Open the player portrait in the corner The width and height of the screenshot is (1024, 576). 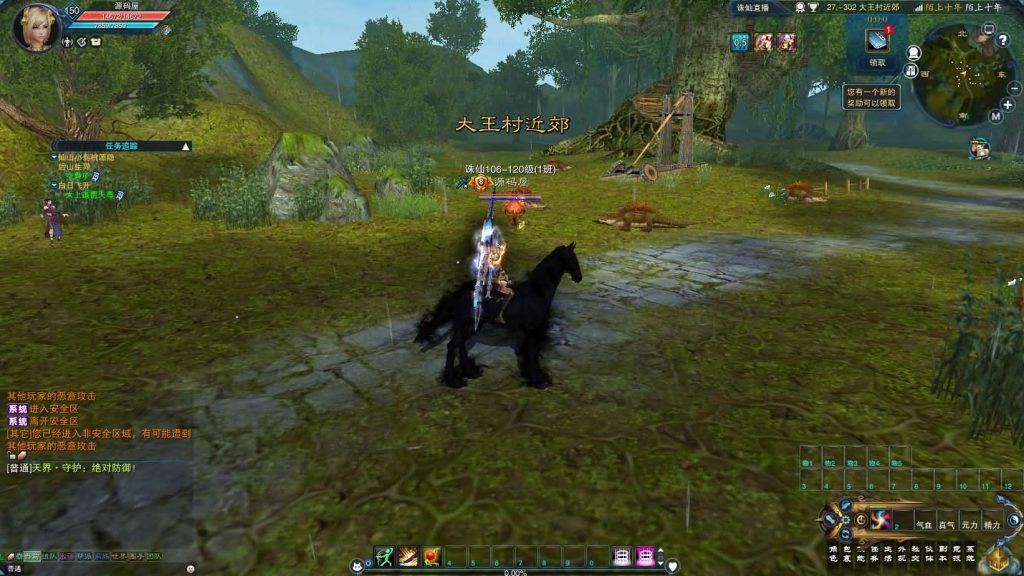36,27
